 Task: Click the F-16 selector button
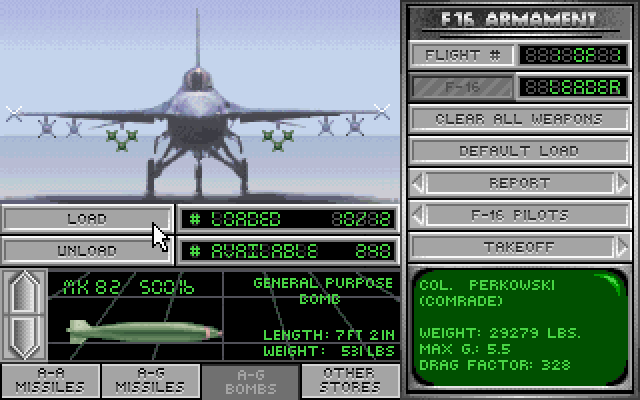coord(461,87)
